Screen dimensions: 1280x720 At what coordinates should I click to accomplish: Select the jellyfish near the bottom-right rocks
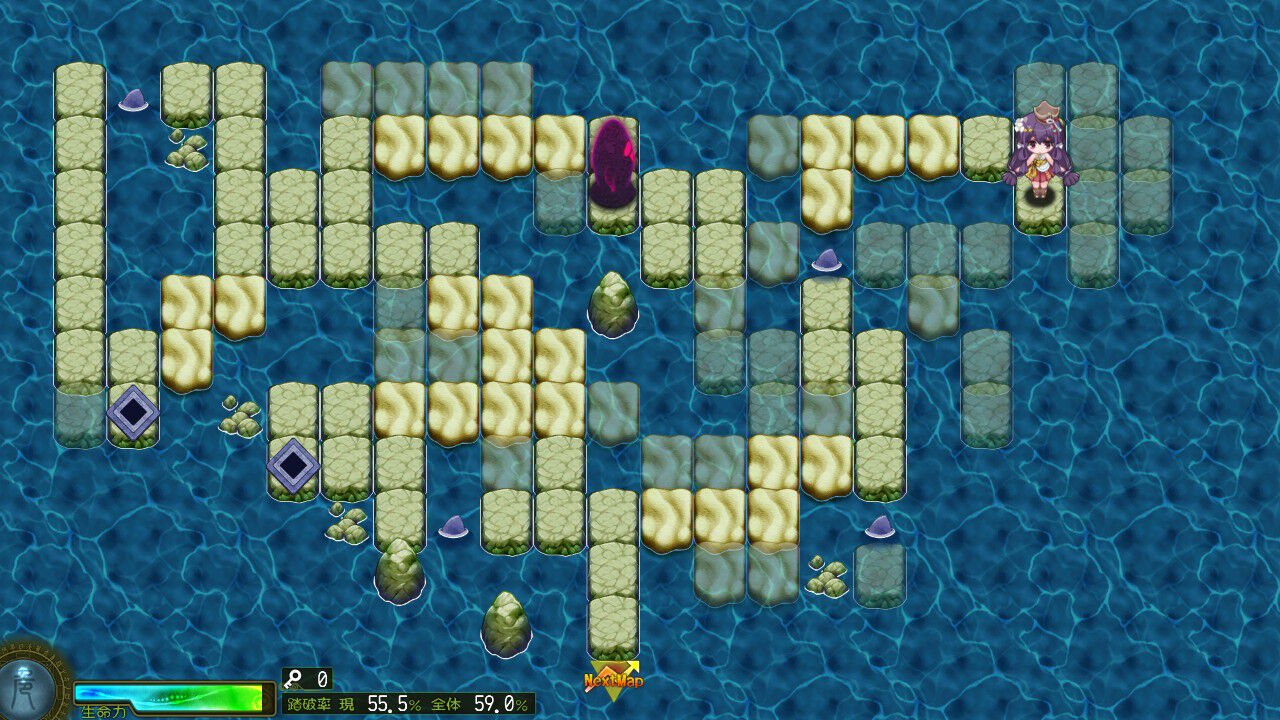880,524
